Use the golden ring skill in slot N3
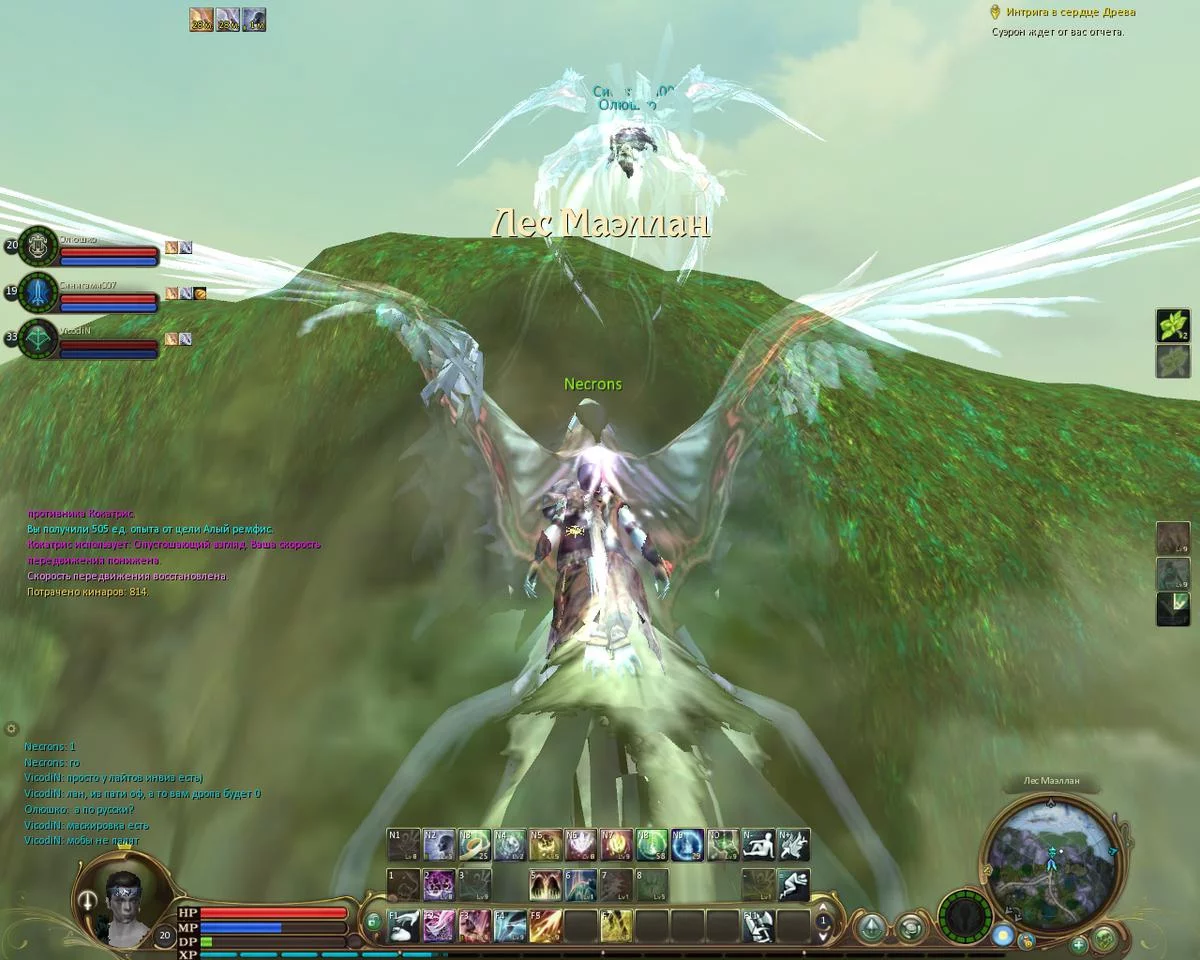This screenshot has width=1200, height=960. 474,845
